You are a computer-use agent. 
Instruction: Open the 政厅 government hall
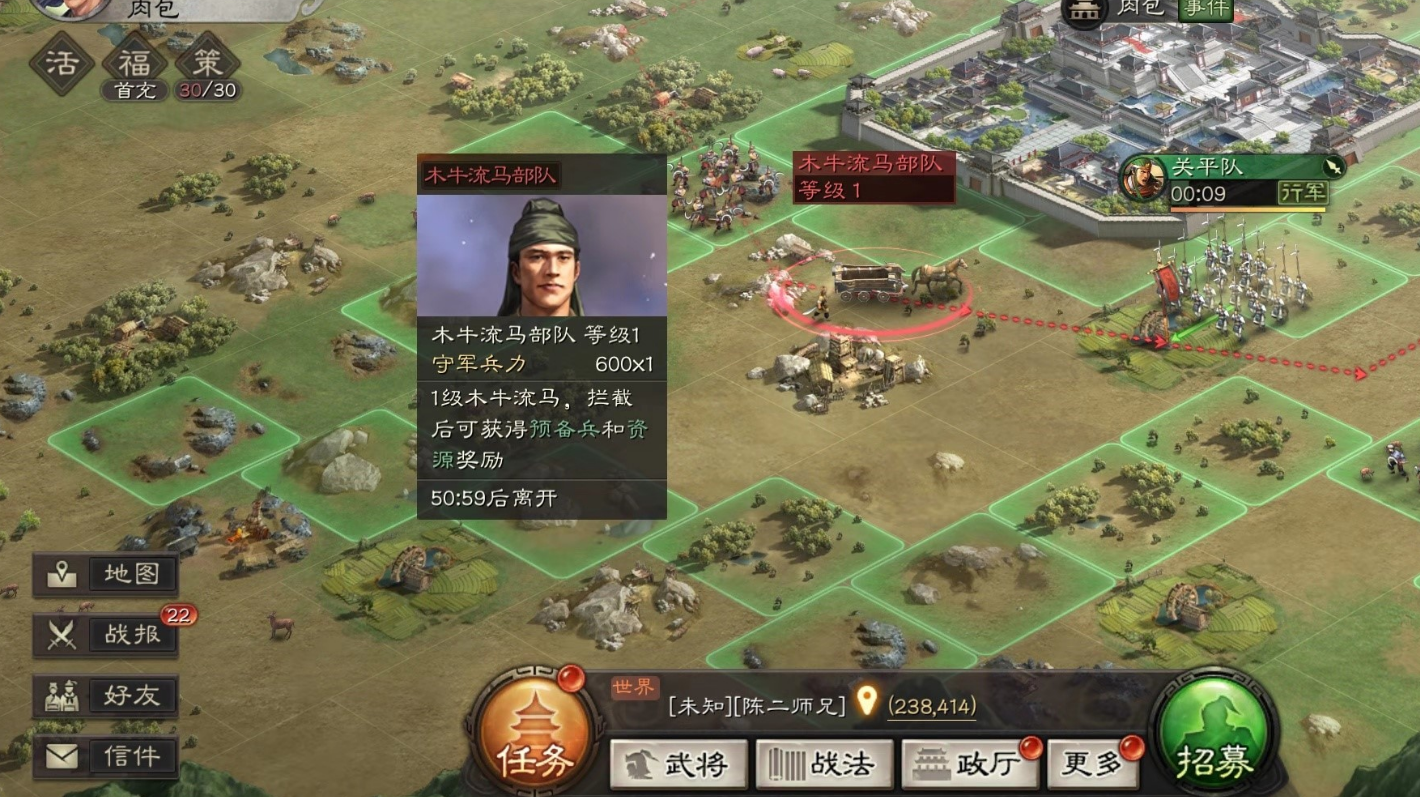(966, 765)
